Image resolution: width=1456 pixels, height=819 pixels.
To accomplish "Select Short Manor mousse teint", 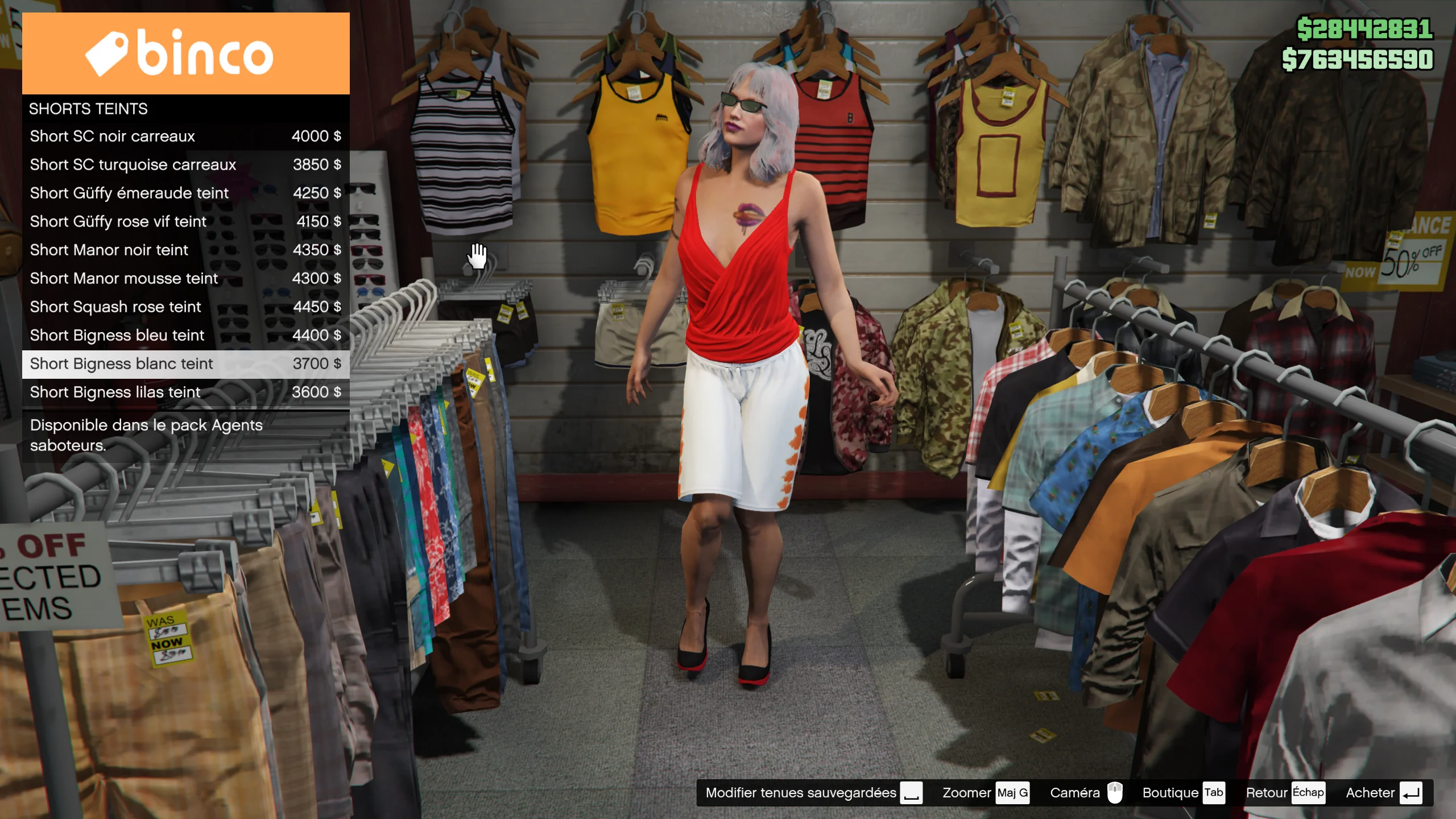I will (185, 279).
